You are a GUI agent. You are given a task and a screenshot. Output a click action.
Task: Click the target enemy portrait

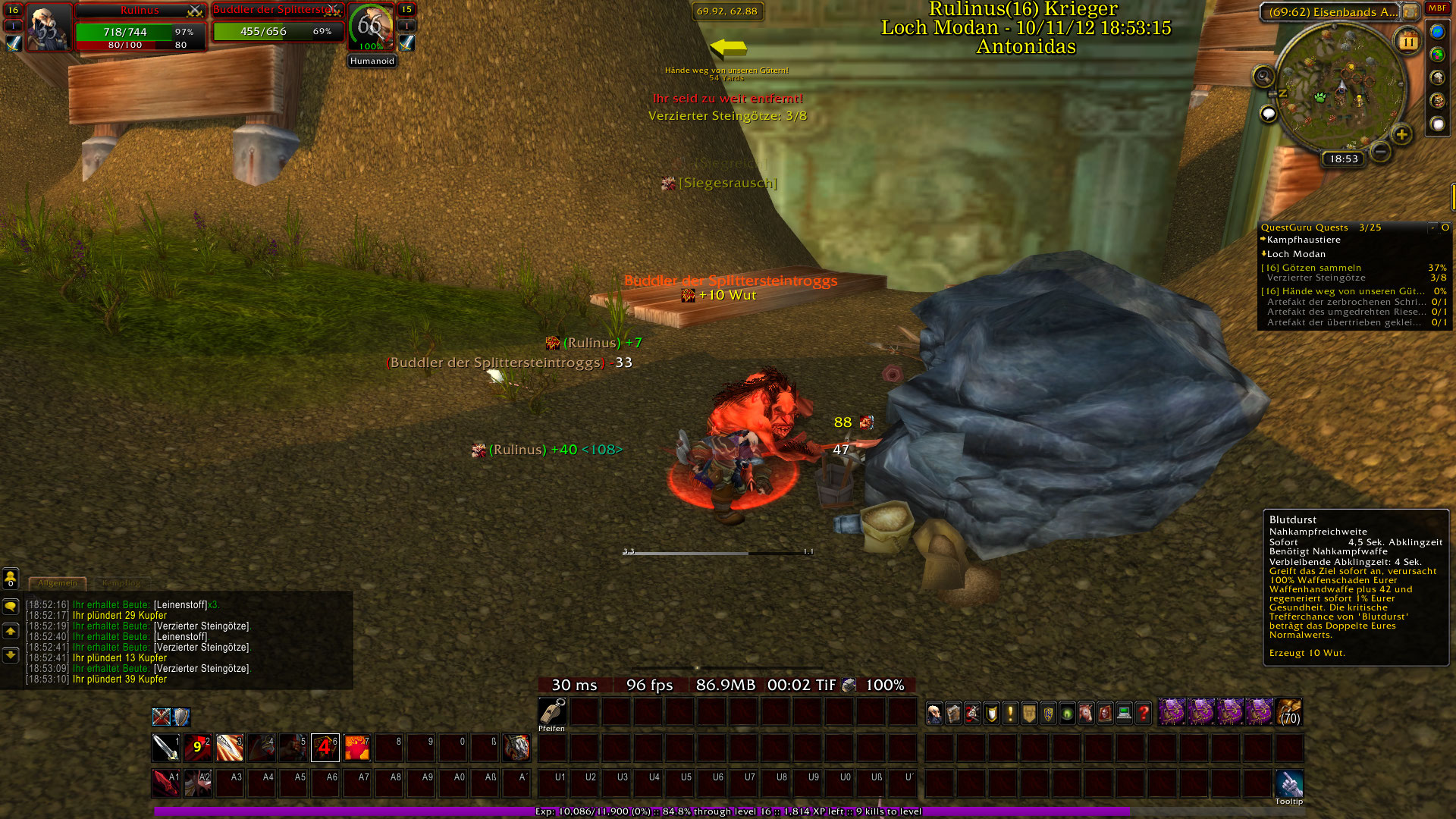(372, 28)
